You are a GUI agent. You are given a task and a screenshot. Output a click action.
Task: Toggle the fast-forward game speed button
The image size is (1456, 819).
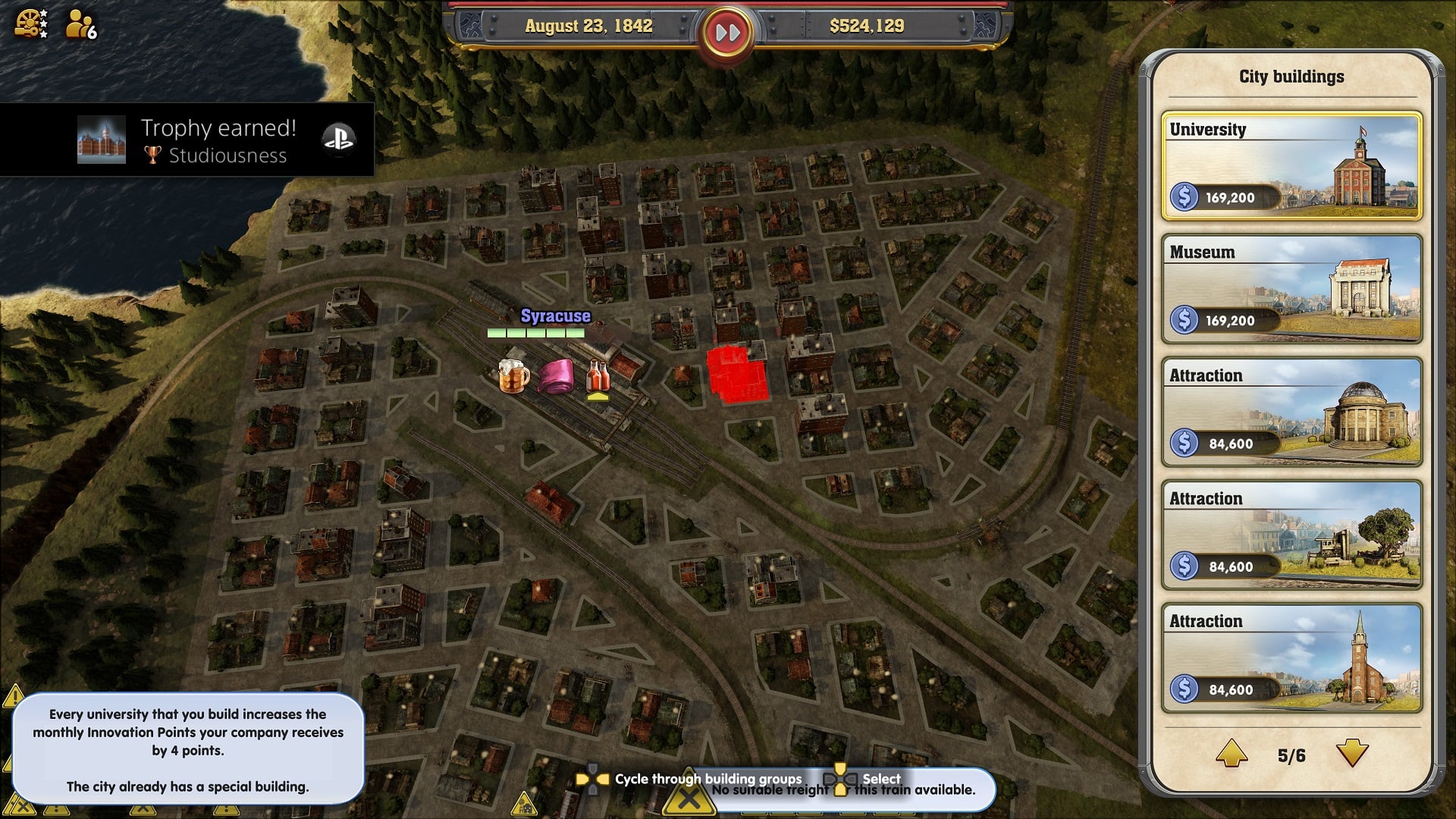click(x=727, y=33)
